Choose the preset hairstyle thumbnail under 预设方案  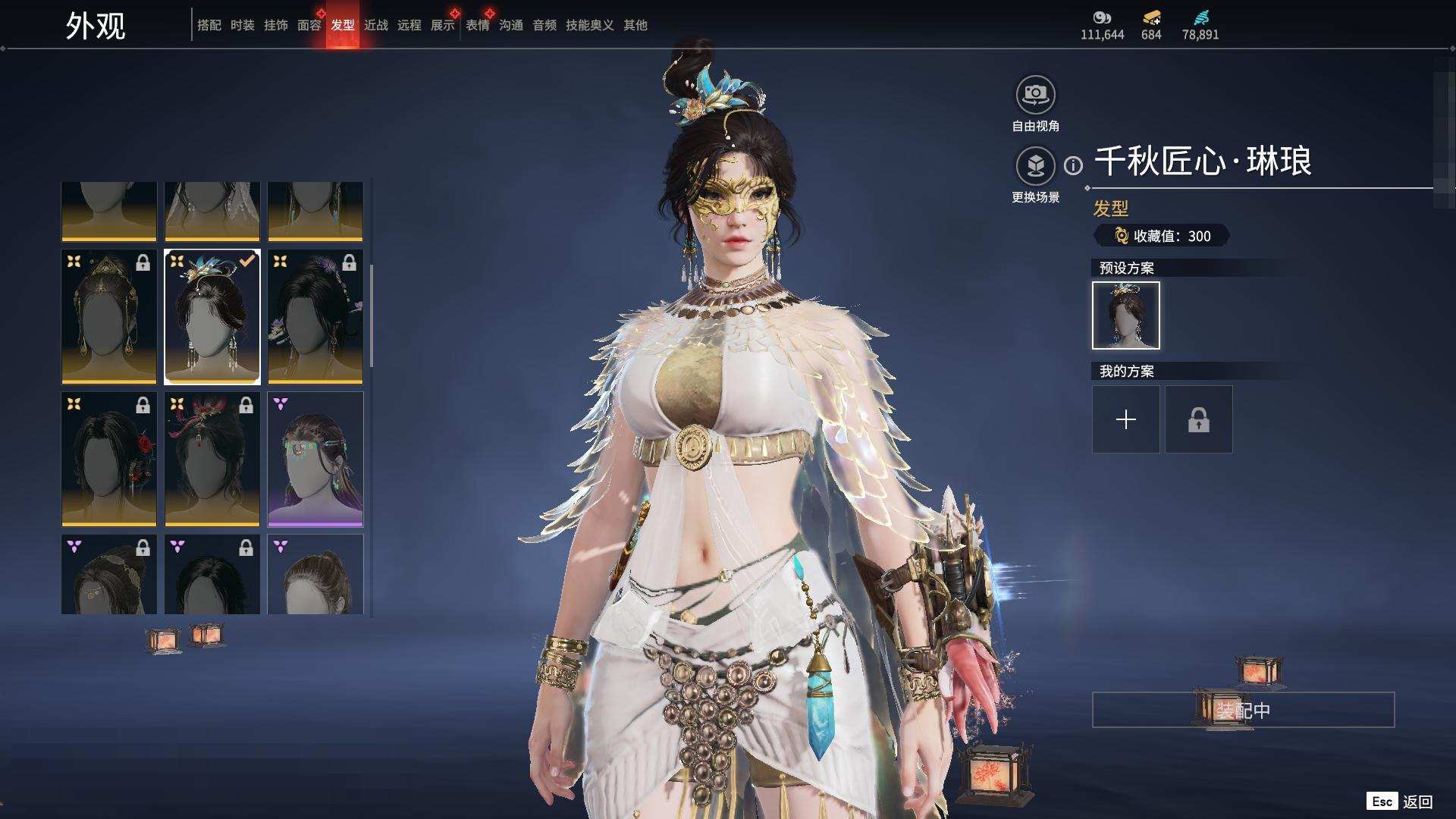[1125, 315]
